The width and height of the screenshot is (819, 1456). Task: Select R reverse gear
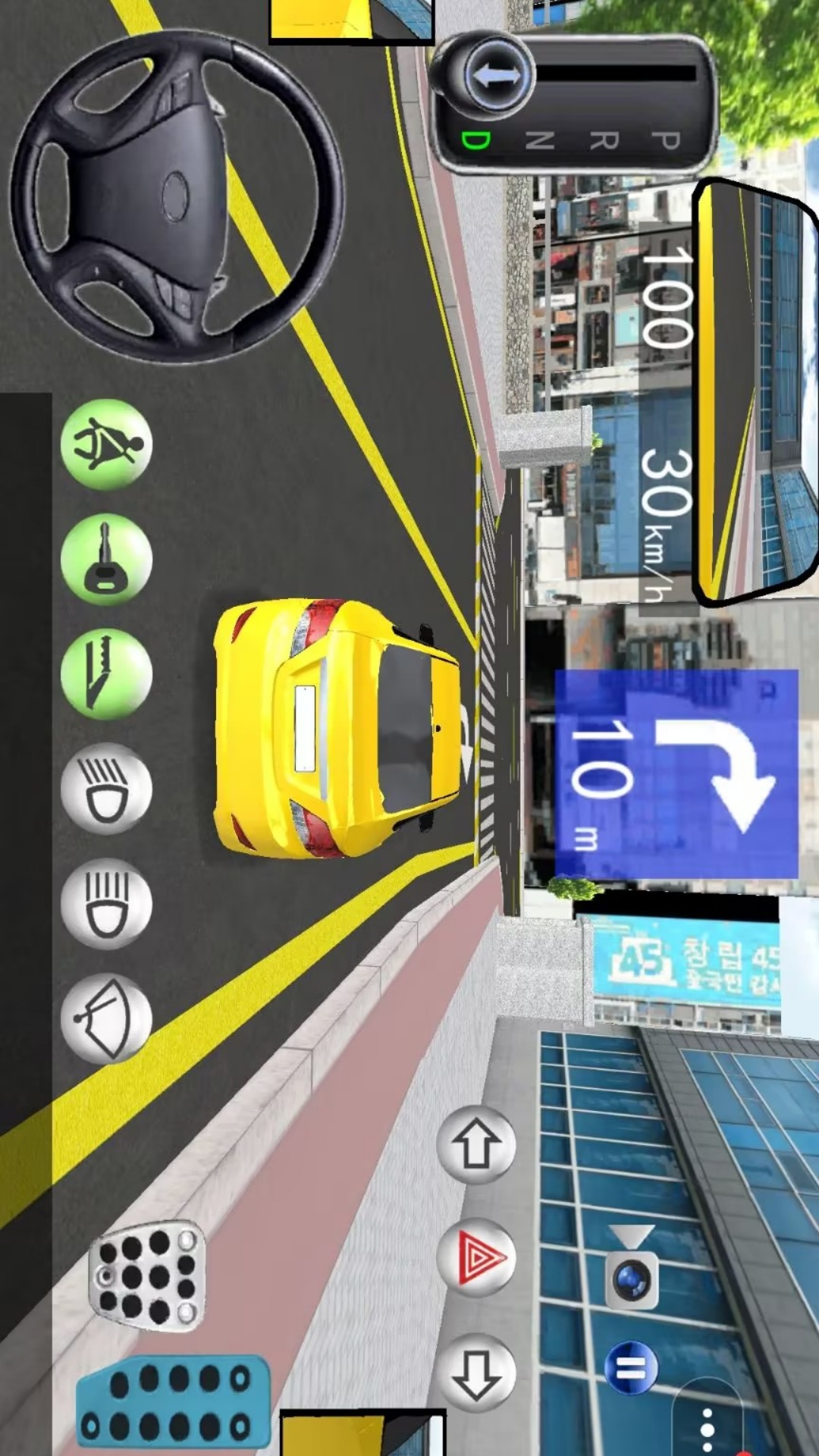pyautogui.click(x=604, y=140)
